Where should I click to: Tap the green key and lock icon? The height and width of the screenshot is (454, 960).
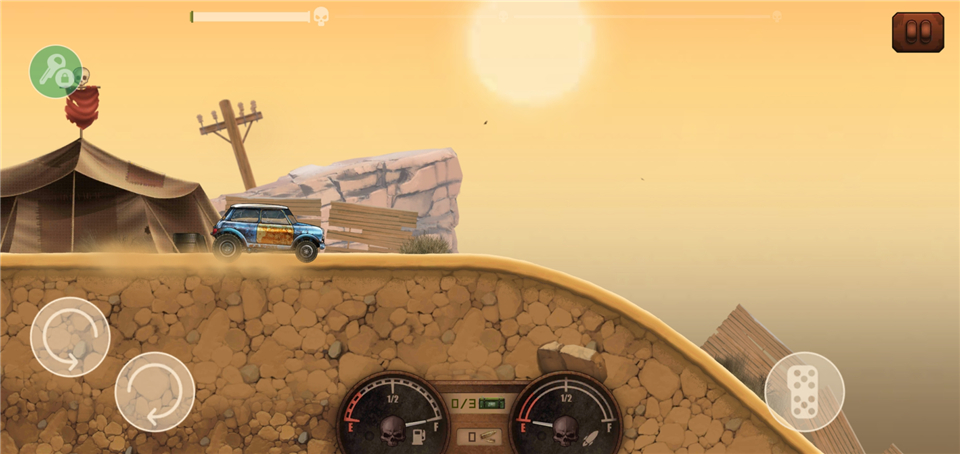tap(55, 71)
